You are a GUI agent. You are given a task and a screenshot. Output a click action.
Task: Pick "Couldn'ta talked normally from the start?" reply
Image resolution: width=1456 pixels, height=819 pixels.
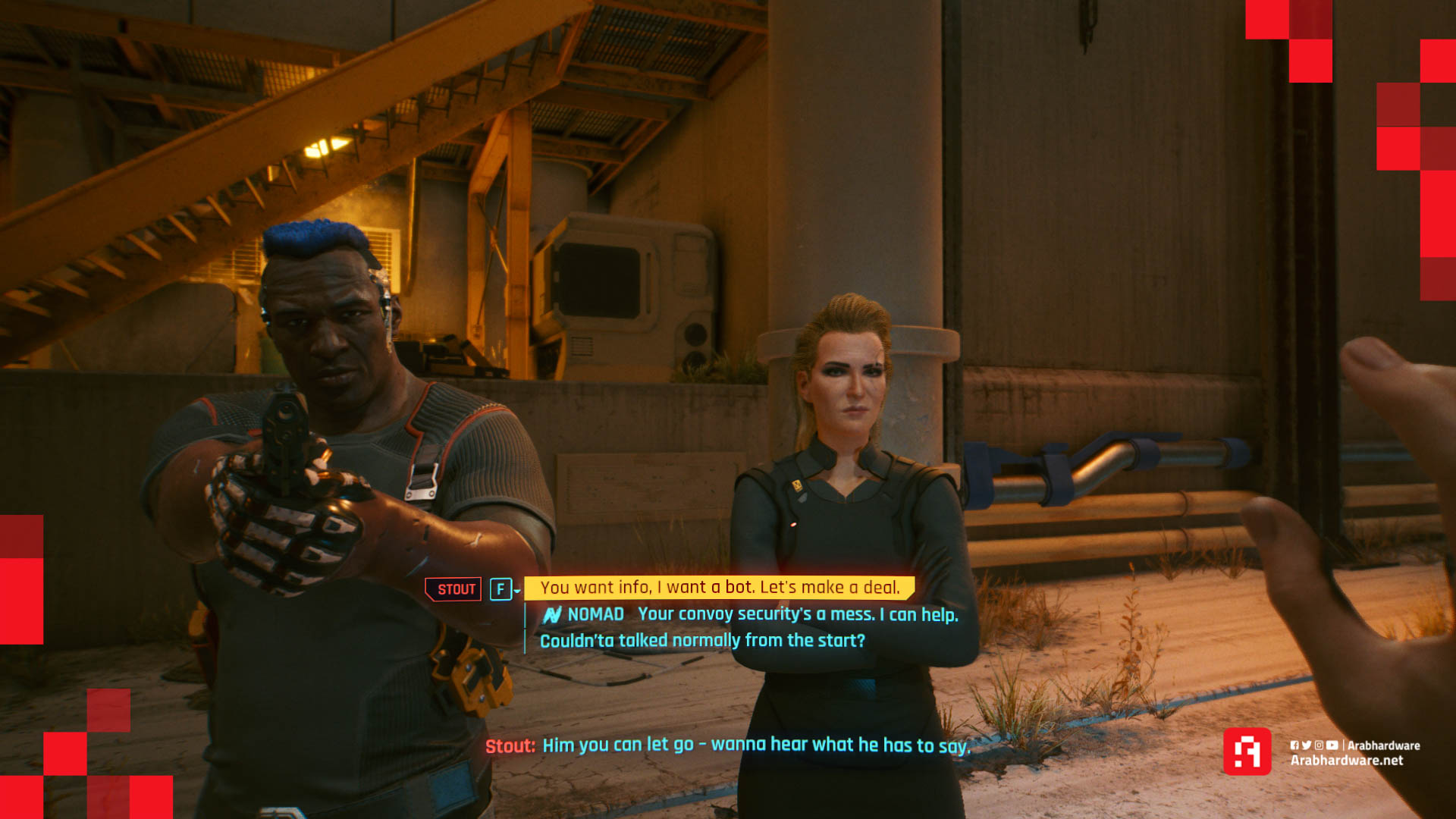click(x=702, y=641)
